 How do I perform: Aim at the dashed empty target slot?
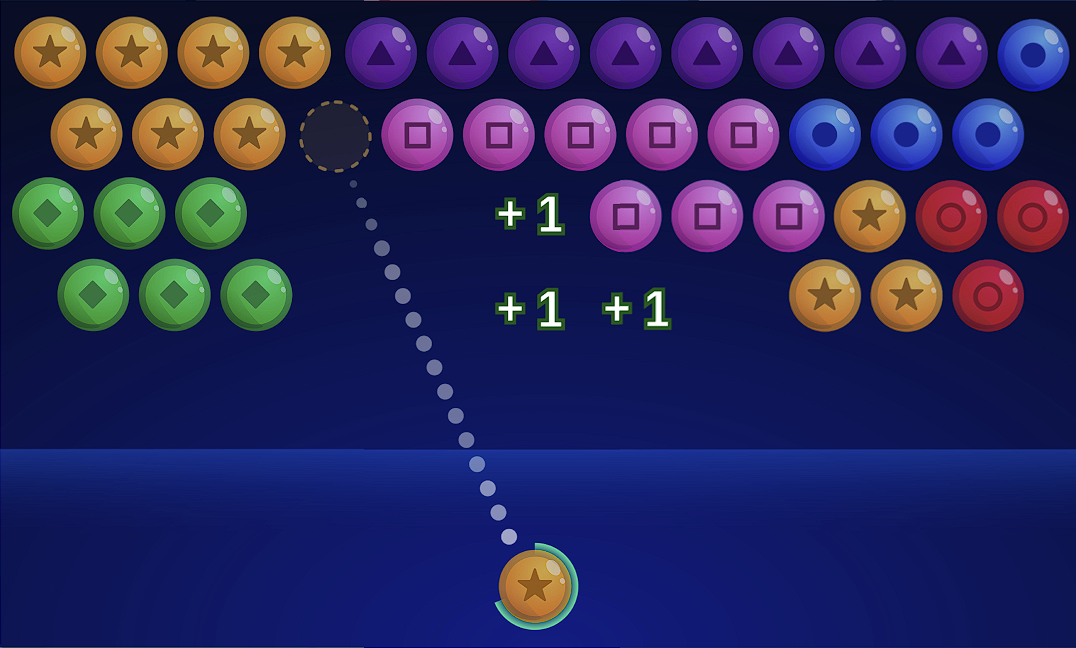[x=335, y=135]
